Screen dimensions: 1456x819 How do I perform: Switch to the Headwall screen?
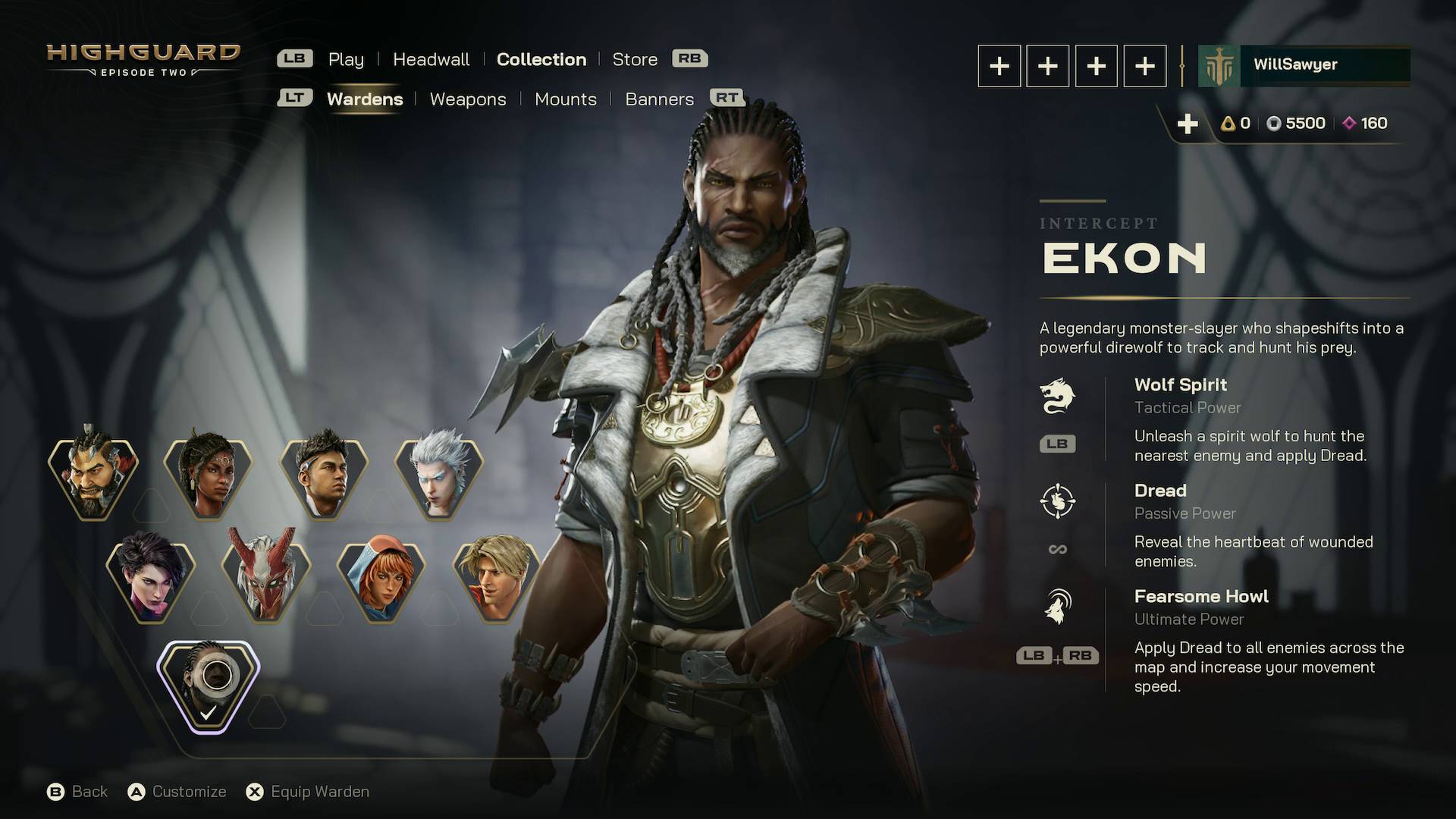pos(430,59)
